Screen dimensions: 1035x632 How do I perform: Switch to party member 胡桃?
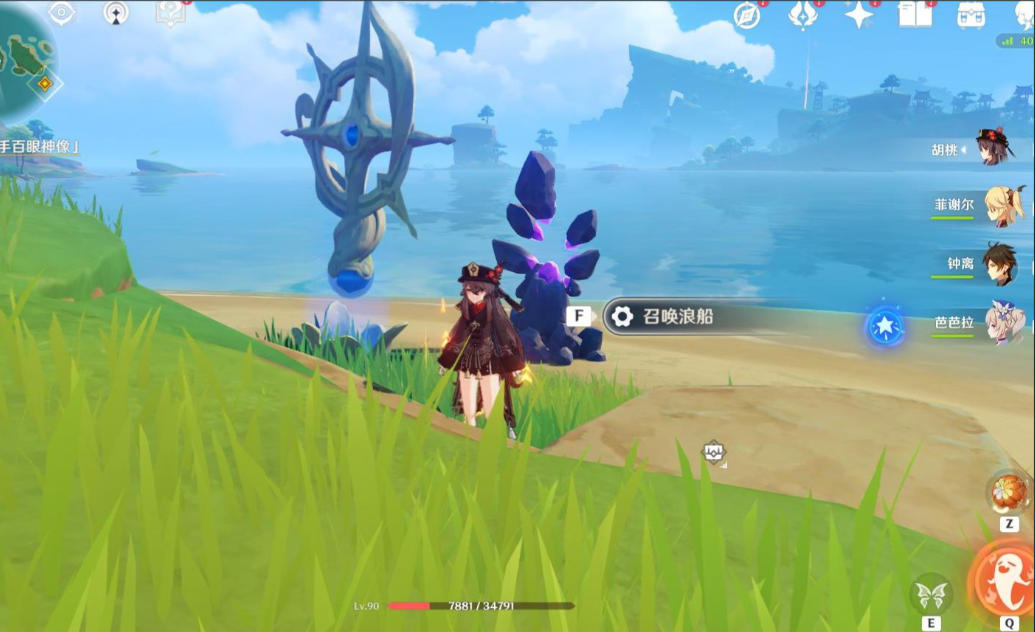pos(994,148)
